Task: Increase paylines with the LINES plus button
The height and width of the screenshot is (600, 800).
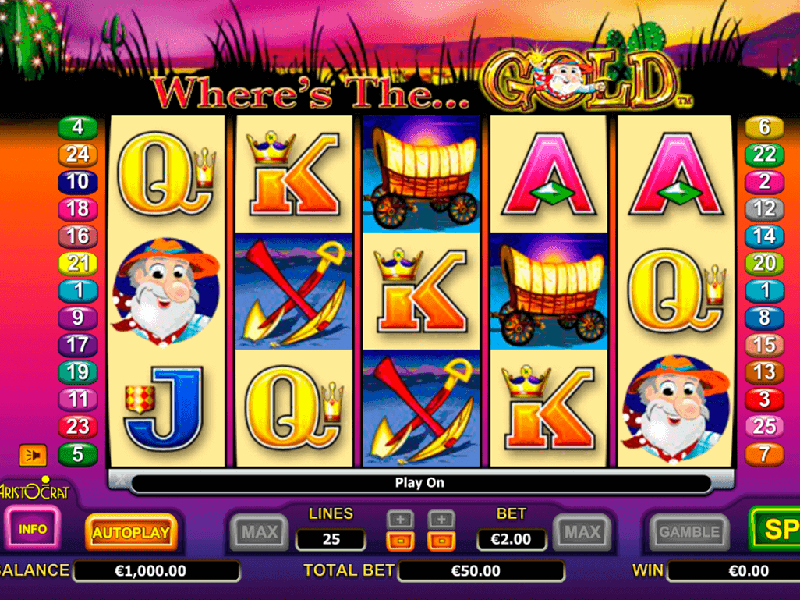Action: click(400, 519)
